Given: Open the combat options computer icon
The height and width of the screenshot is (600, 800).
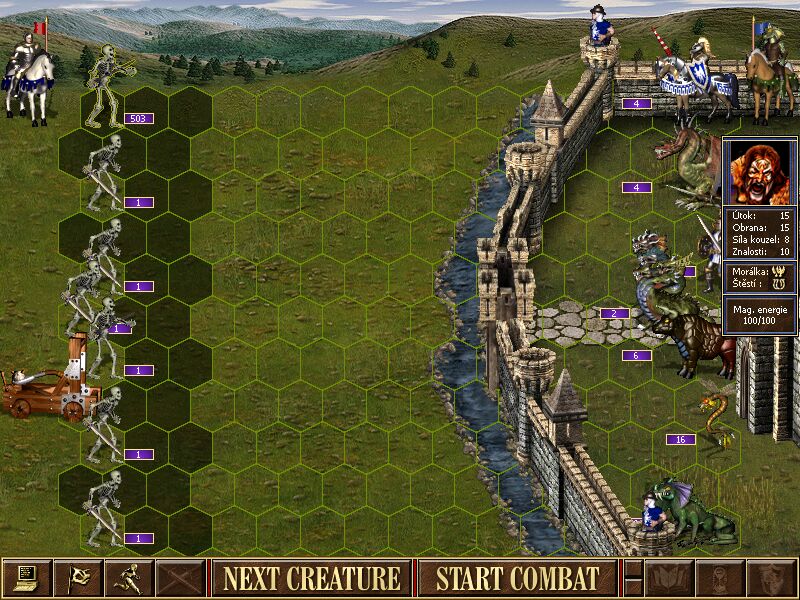Looking at the screenshot, I should 26,577.
